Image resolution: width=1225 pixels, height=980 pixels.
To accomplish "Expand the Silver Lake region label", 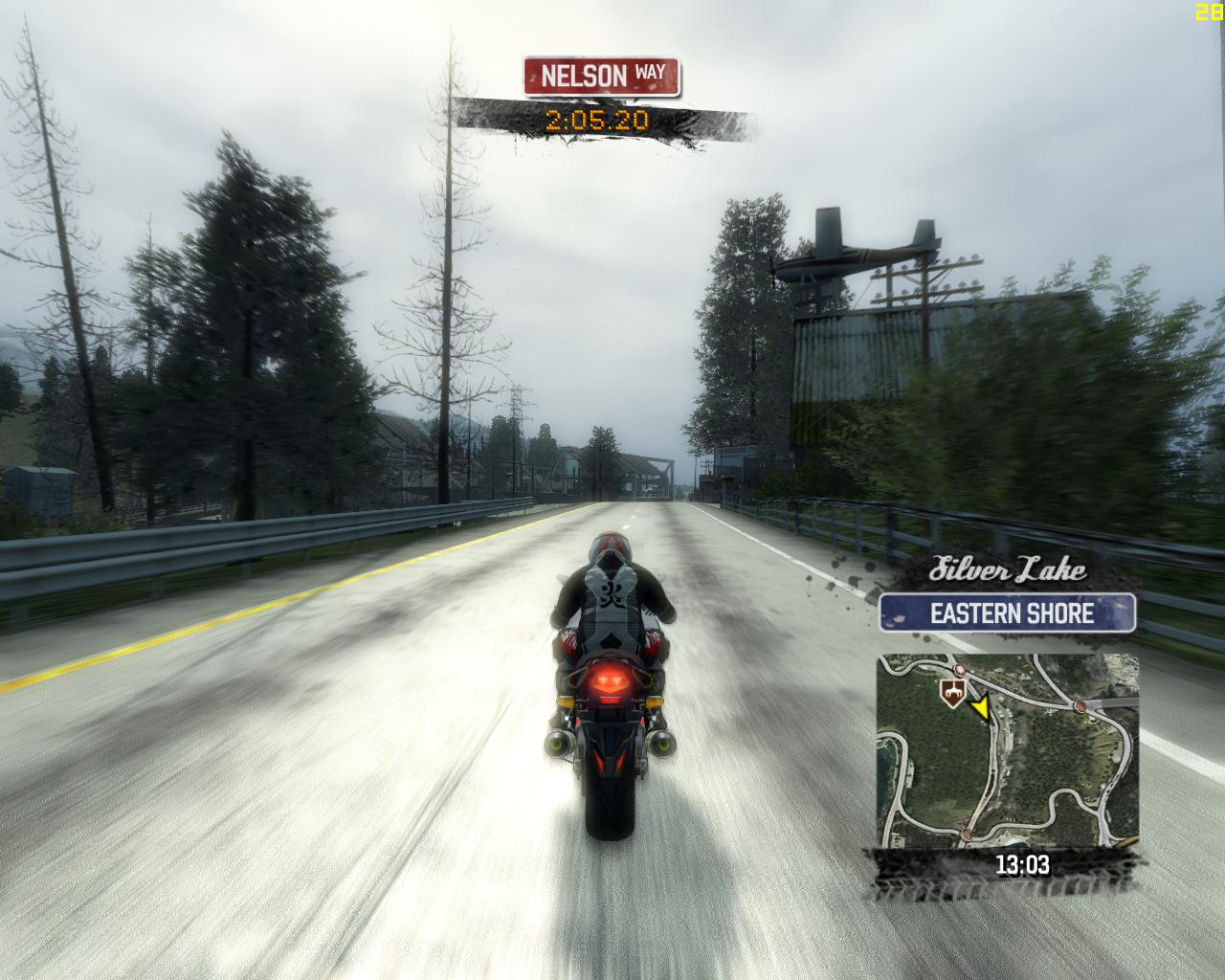I will pyautogui.click(x=1009, y=568).
